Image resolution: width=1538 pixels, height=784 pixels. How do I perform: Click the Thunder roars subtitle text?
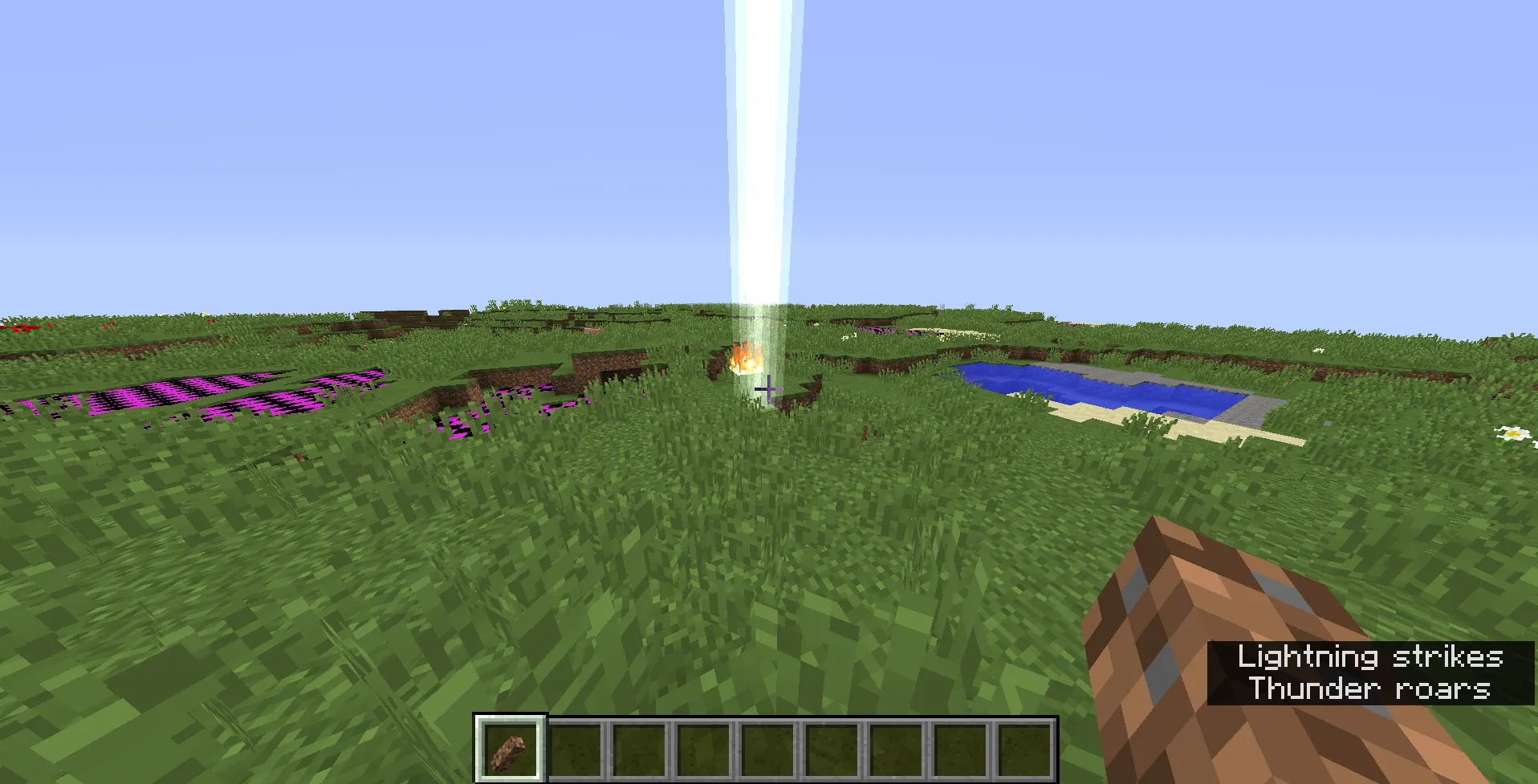click(1369, 689)
